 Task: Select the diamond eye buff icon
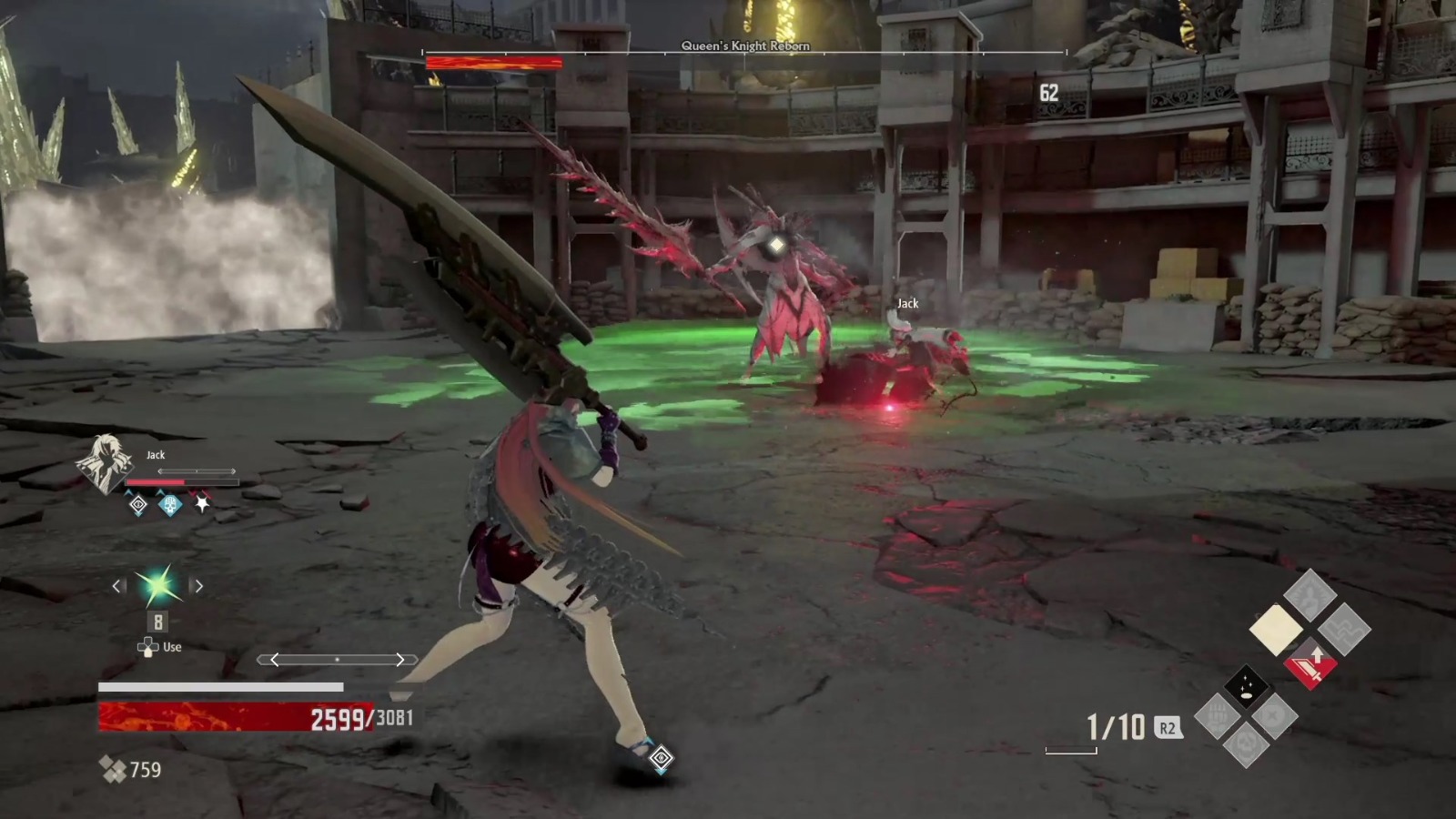point(138,505)
